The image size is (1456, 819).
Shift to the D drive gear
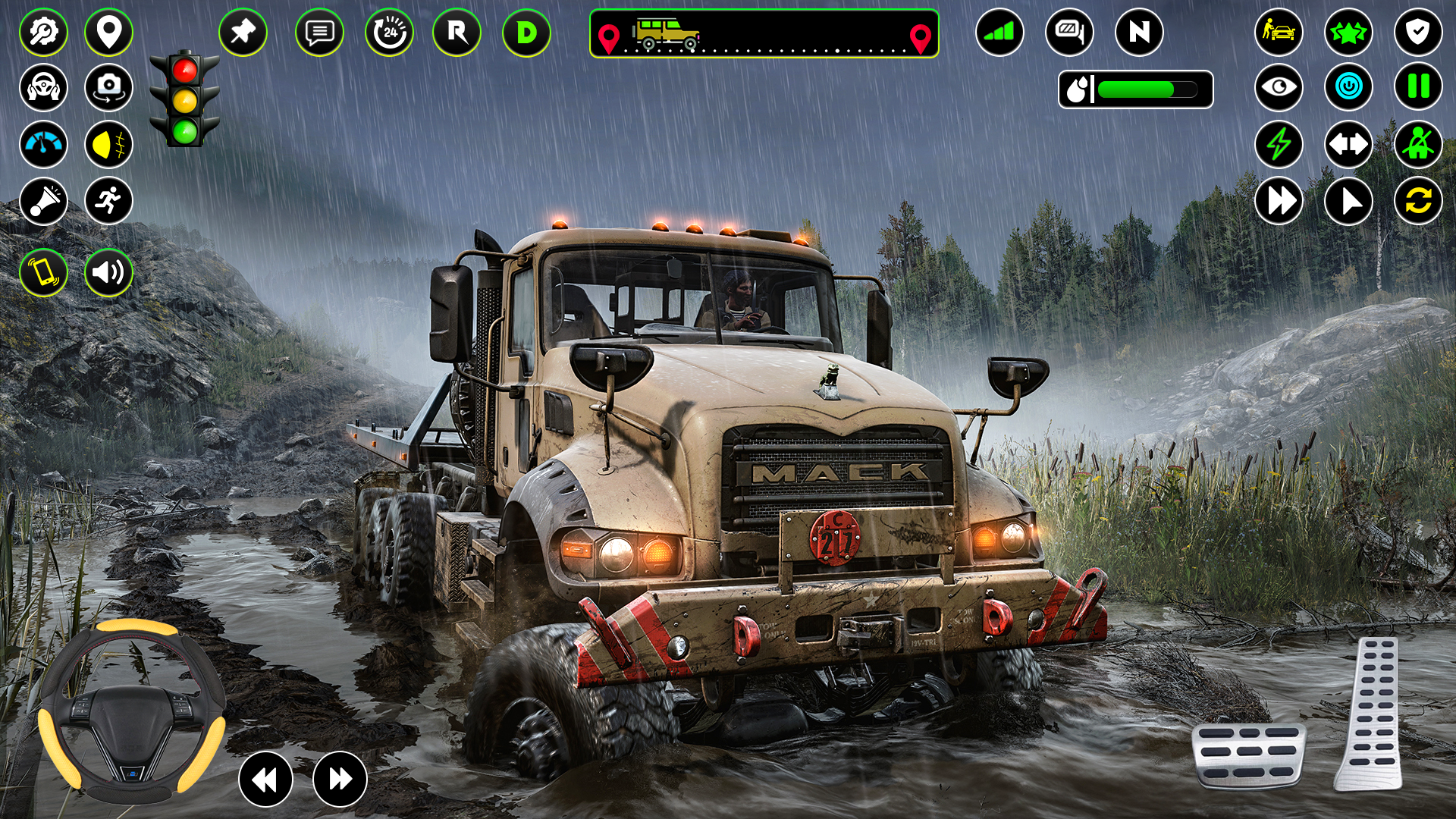click(526, 33)
